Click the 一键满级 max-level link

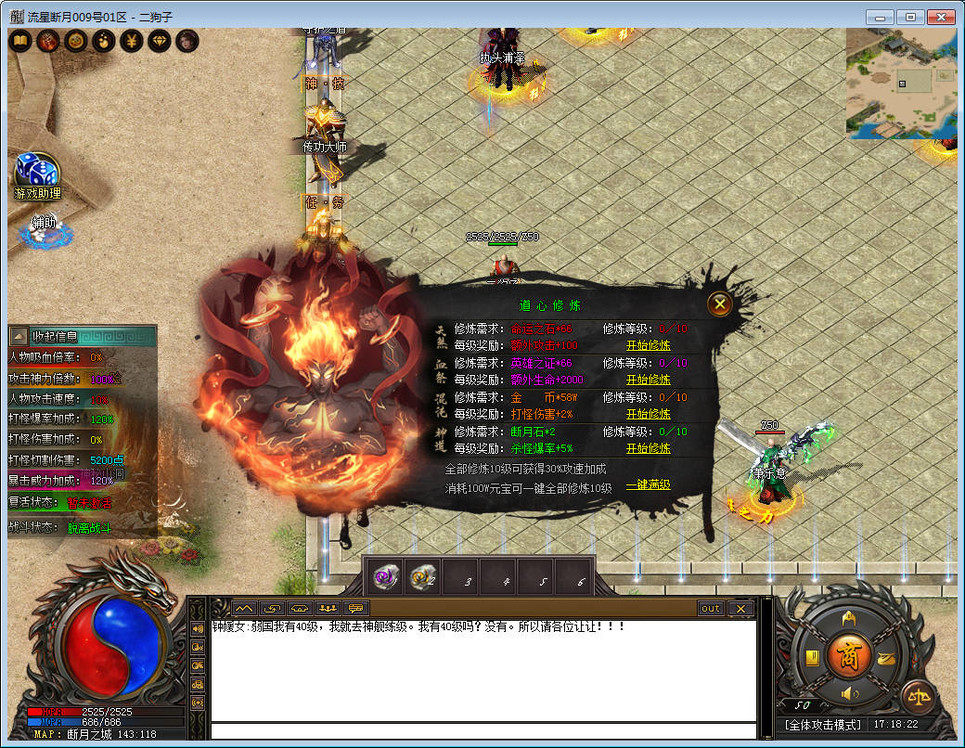pyautogui.click(x=648, y=485)
